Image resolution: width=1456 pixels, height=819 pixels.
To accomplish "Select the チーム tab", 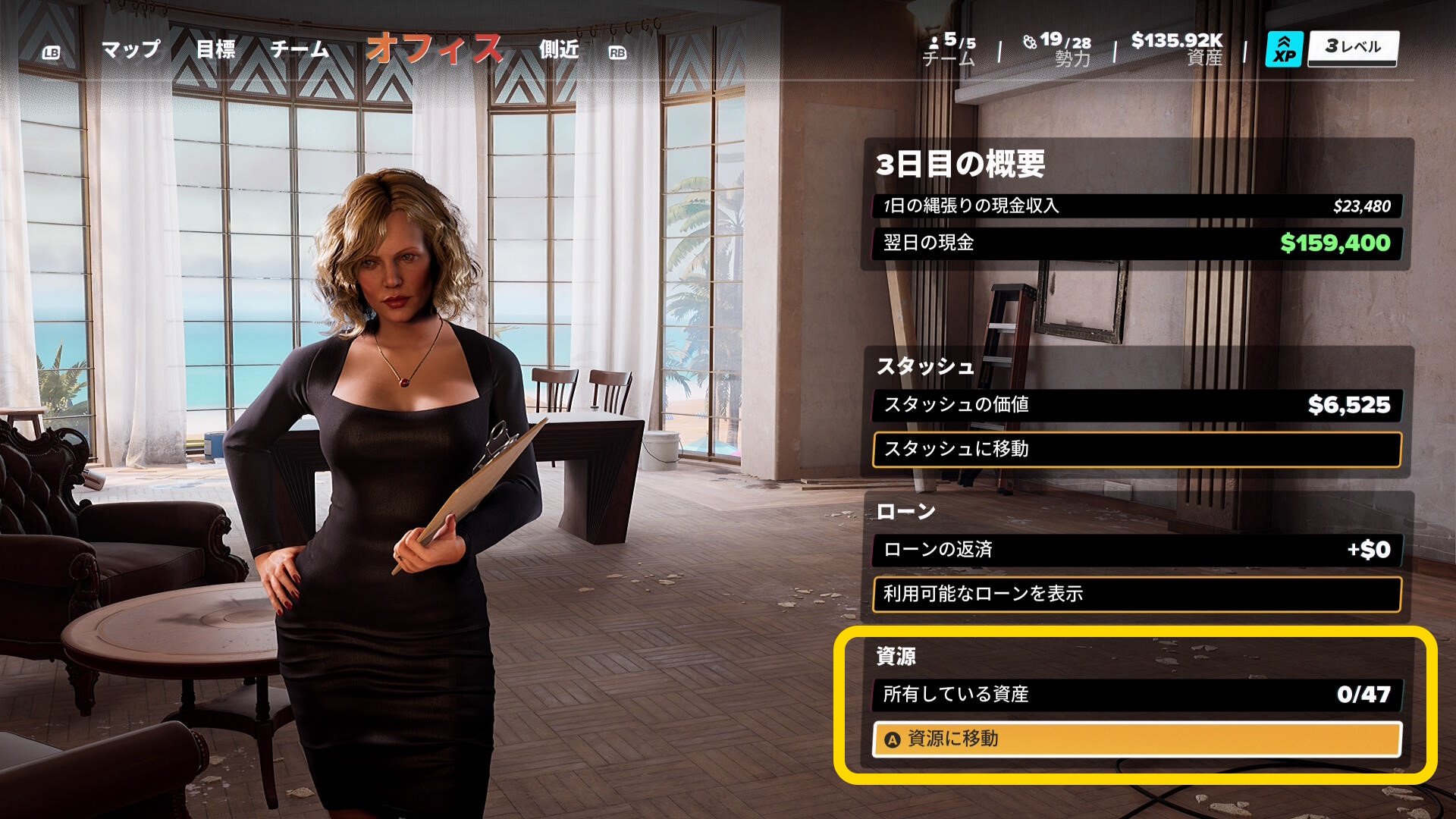I will click(300, 49).
